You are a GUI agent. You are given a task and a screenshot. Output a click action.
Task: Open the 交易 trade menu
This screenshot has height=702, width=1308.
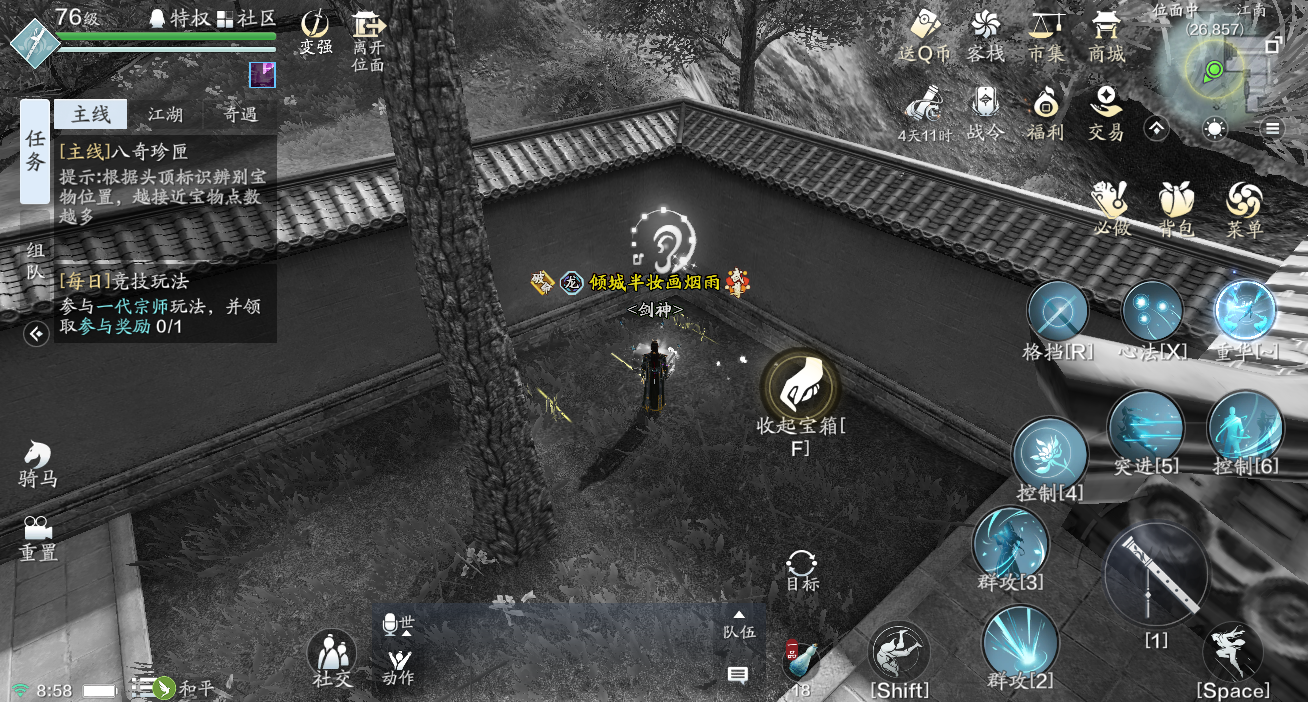pyautogui.click(x=1106, y=111)
